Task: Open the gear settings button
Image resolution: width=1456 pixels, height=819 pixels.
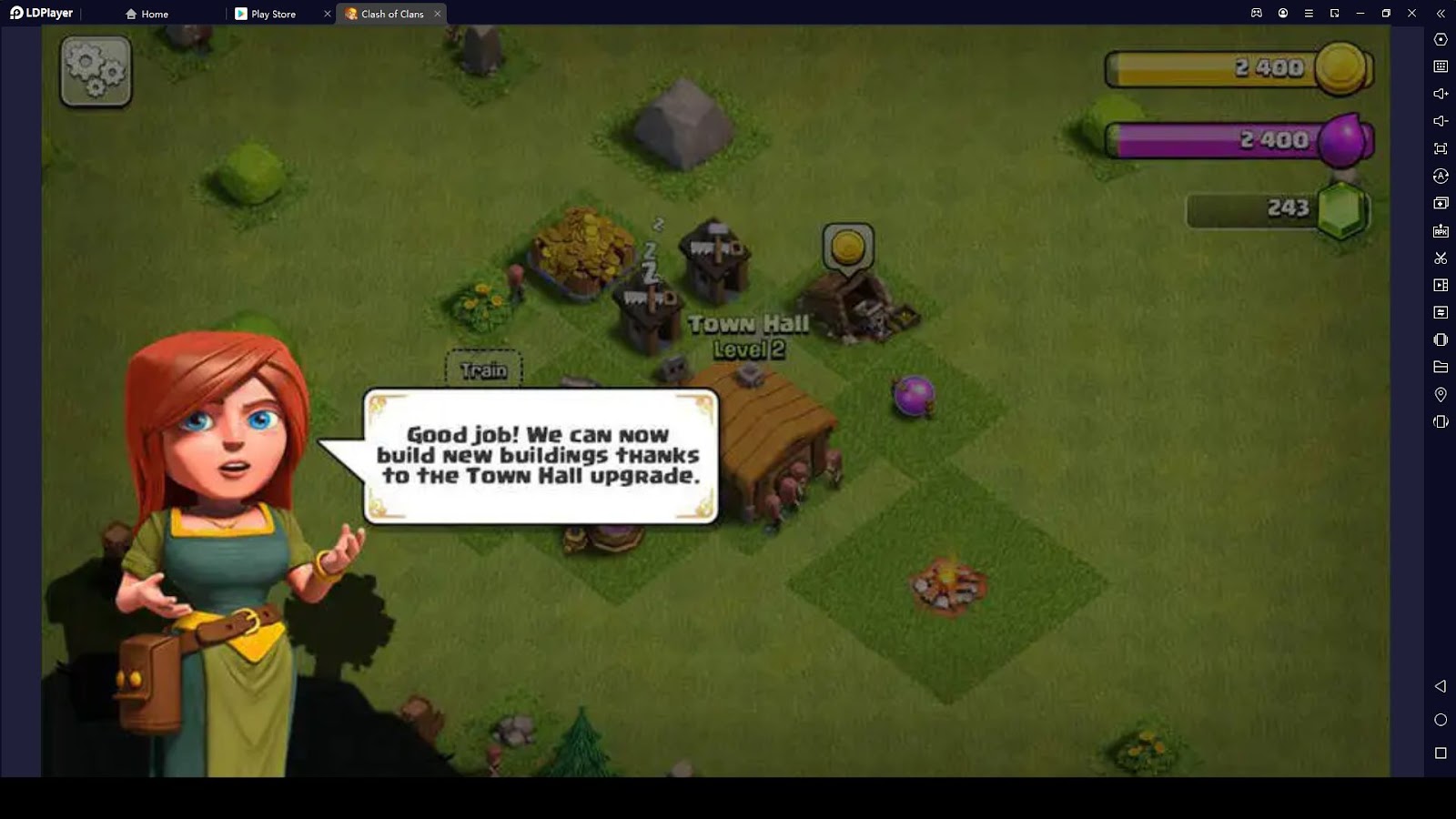Action: click(96, 71)
